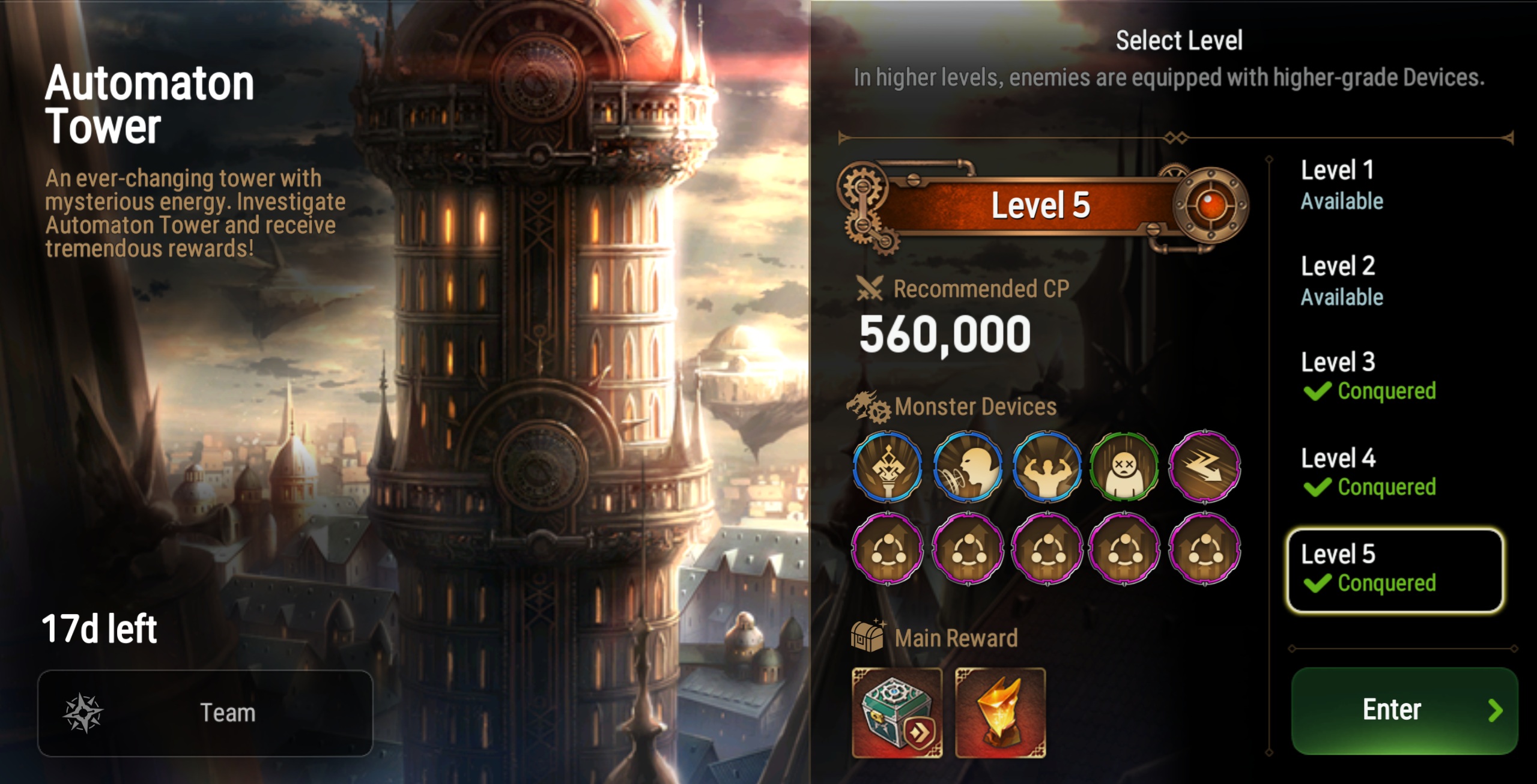Inspect the treasure chest main reward
Image resolution: width=1537 pixels, height=784 pixels.
coord(897,713)
